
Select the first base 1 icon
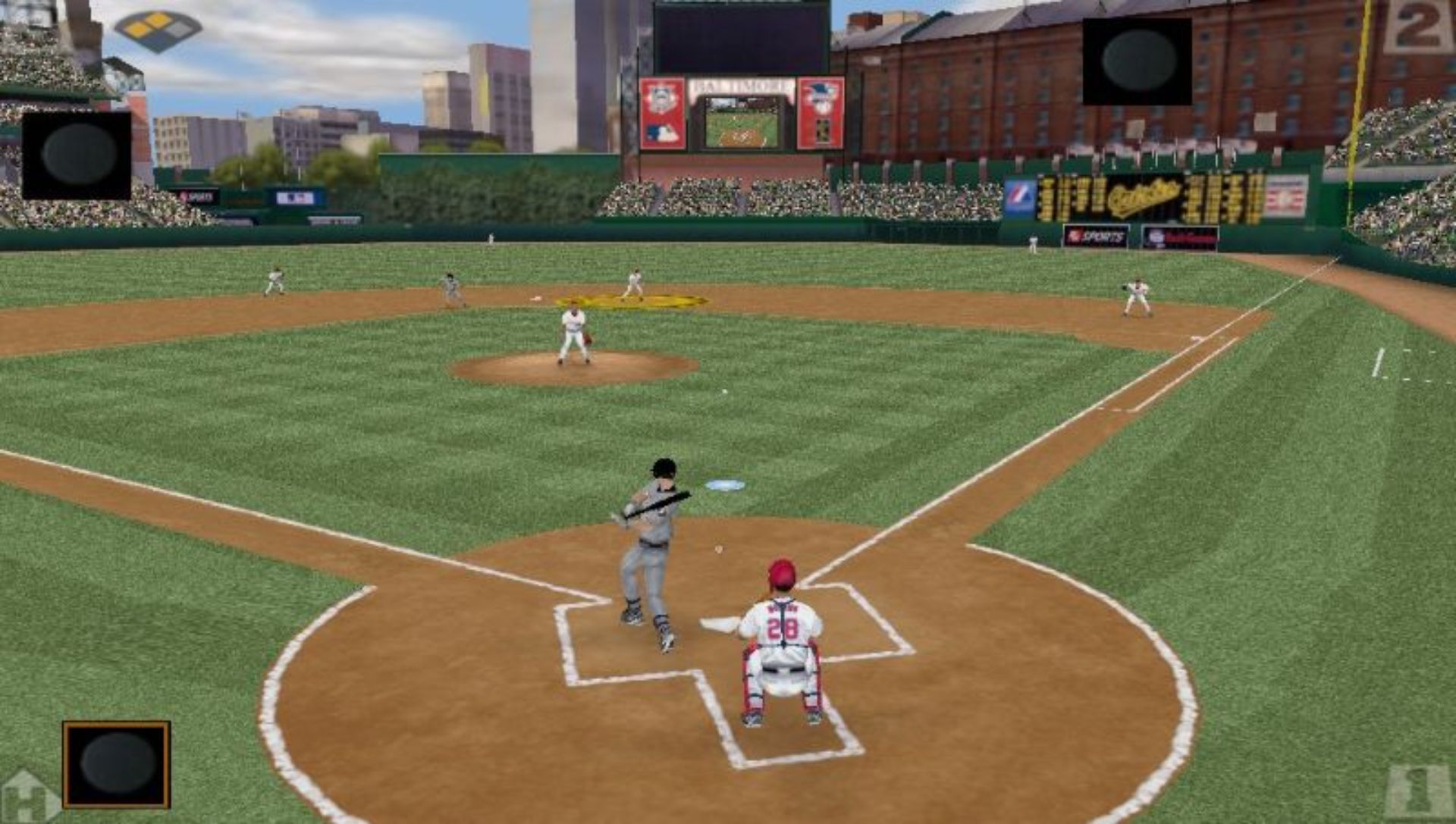point(1420,792)
